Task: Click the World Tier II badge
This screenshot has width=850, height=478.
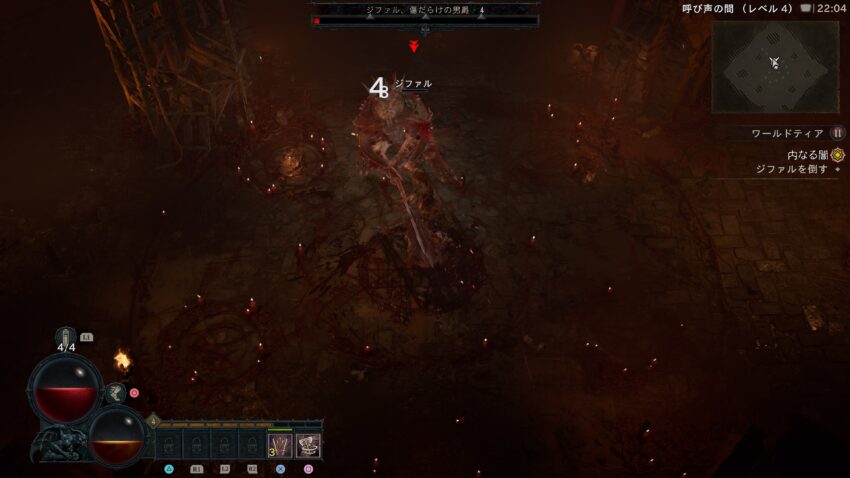Action: tap(838, 133)
